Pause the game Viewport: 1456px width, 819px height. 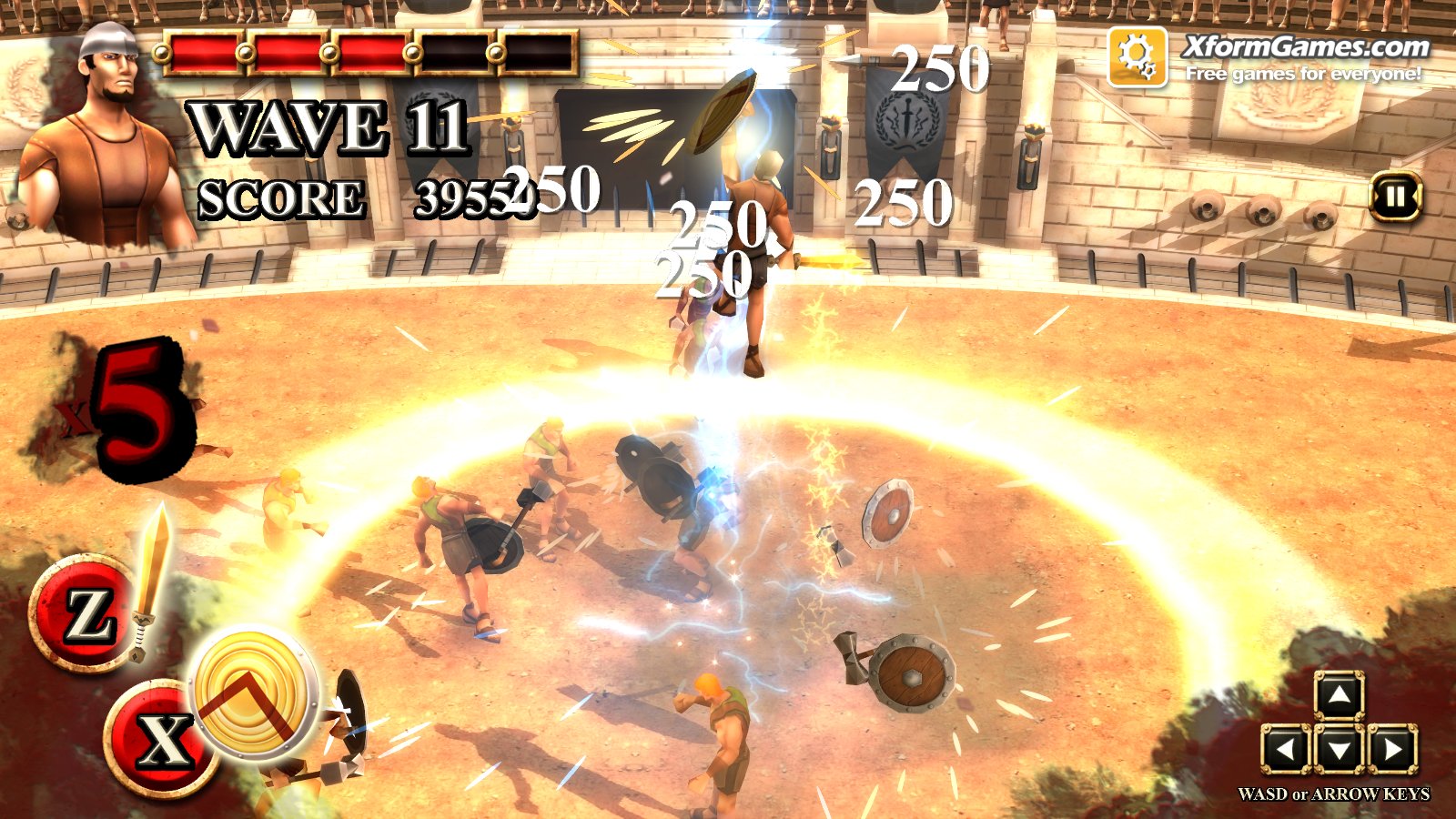1395,197
